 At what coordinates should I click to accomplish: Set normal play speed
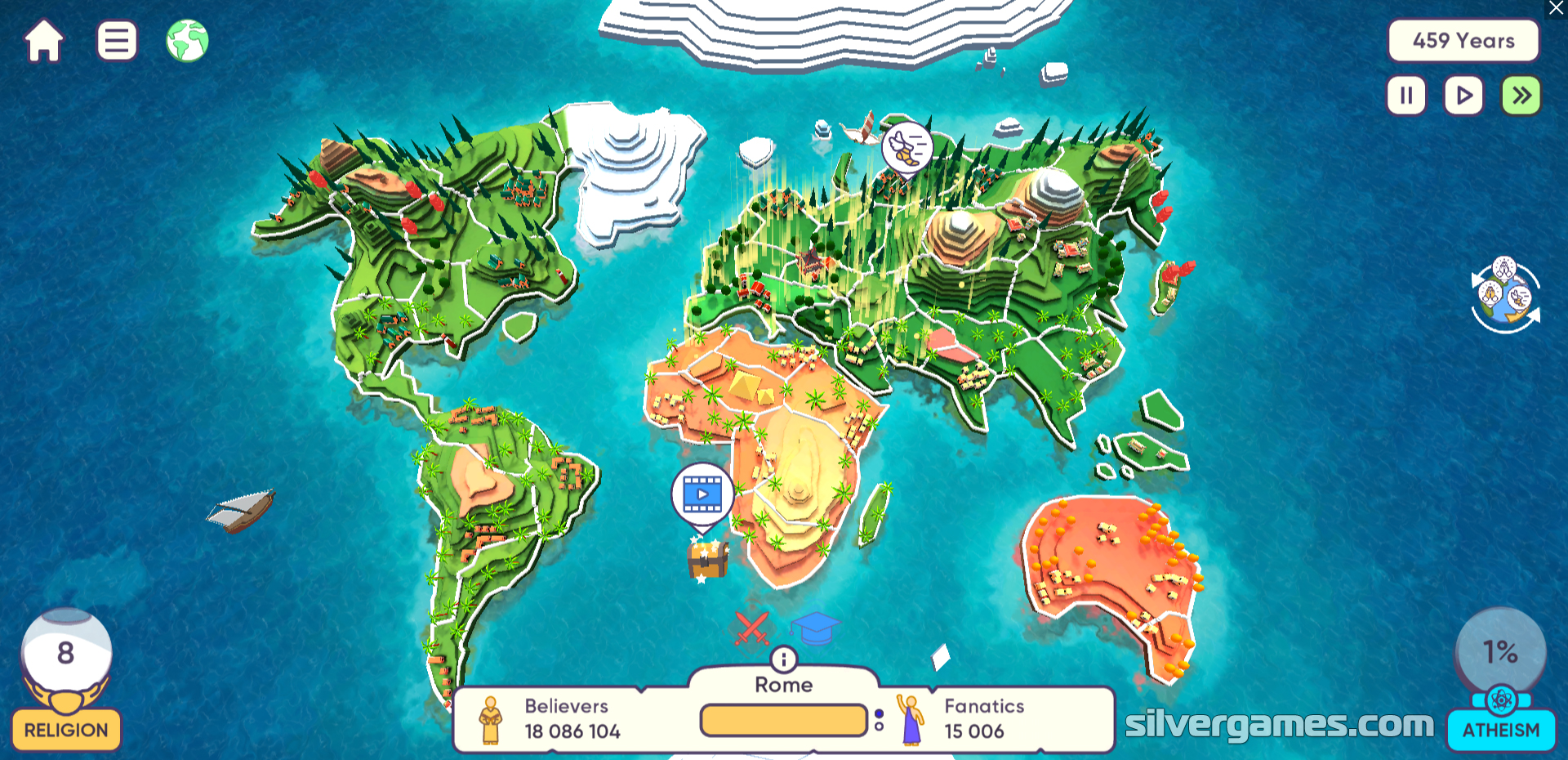[1463, 96]
